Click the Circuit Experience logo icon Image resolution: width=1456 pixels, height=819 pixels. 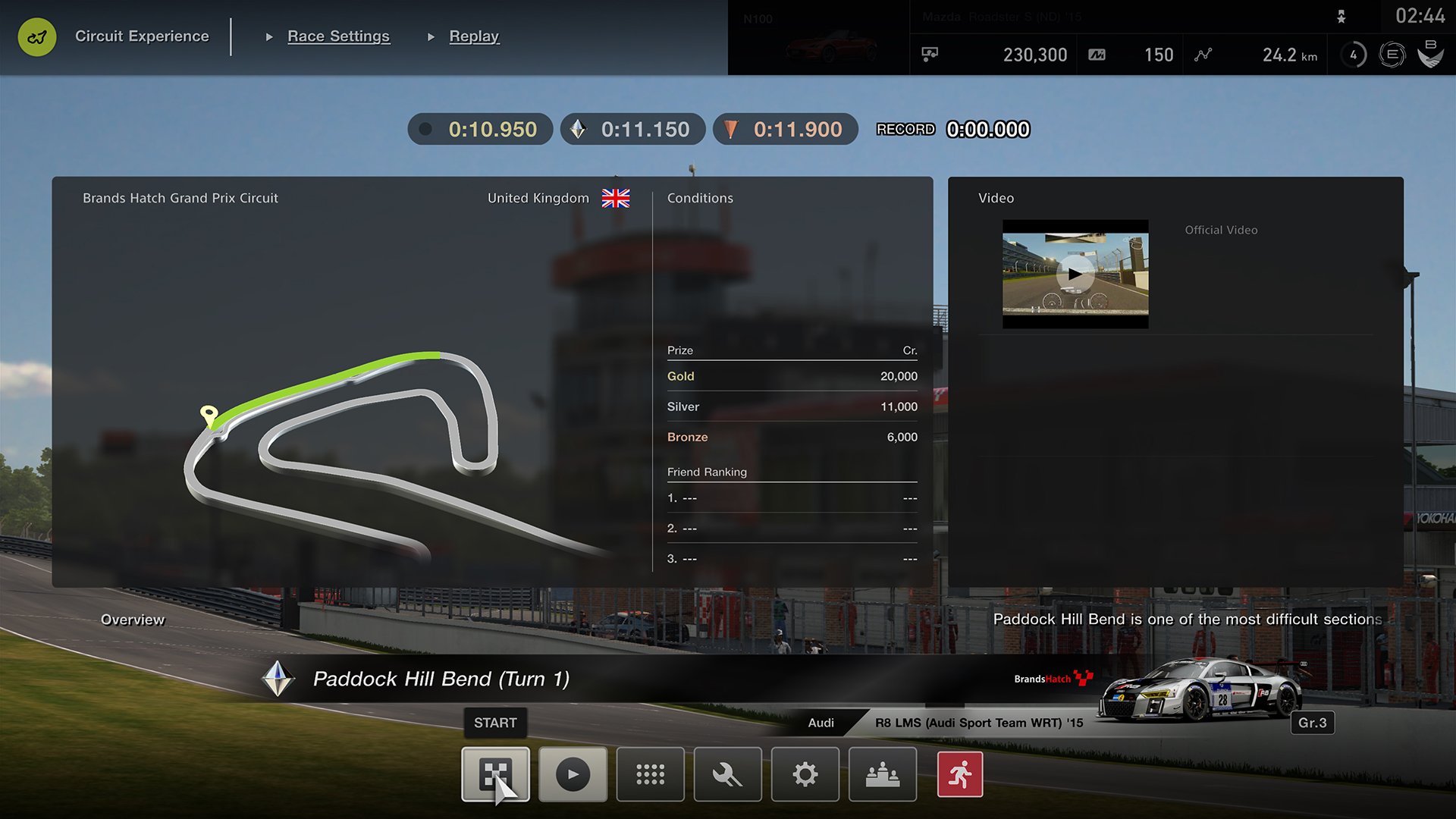(x=36, y=36)
